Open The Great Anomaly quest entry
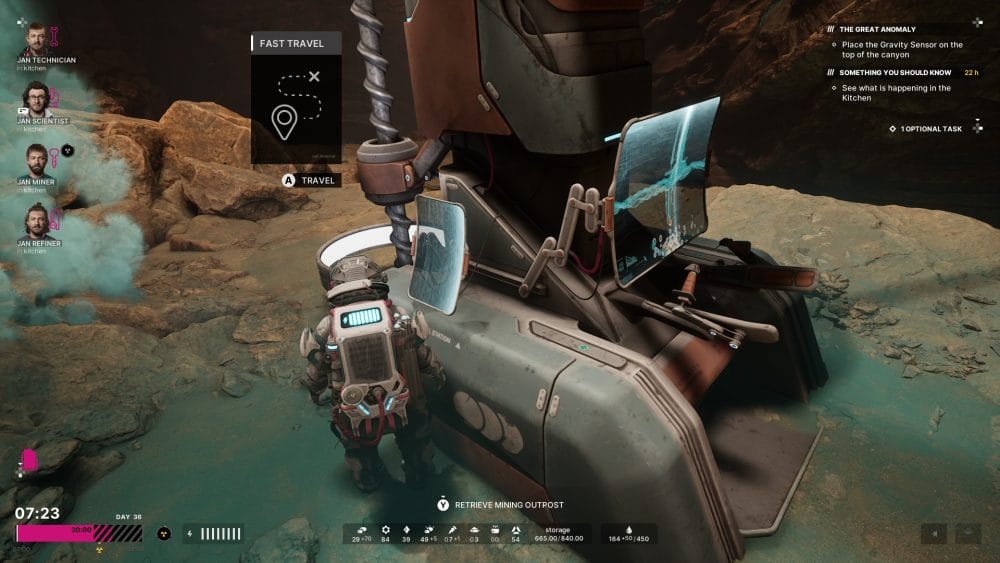This screenshot has height=563, width=1000. [877, 29]
